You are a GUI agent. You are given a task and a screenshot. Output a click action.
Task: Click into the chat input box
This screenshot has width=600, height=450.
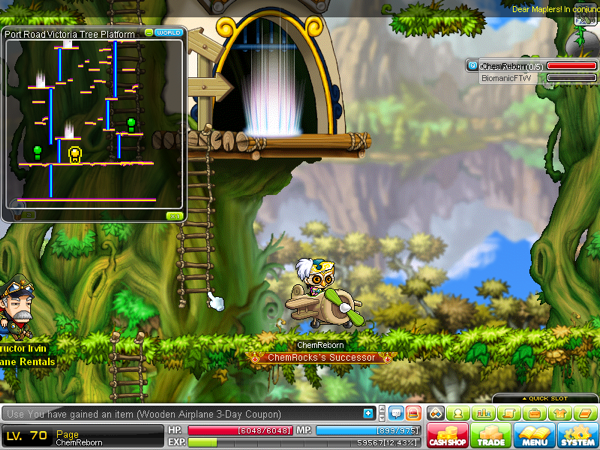(180, 413)
